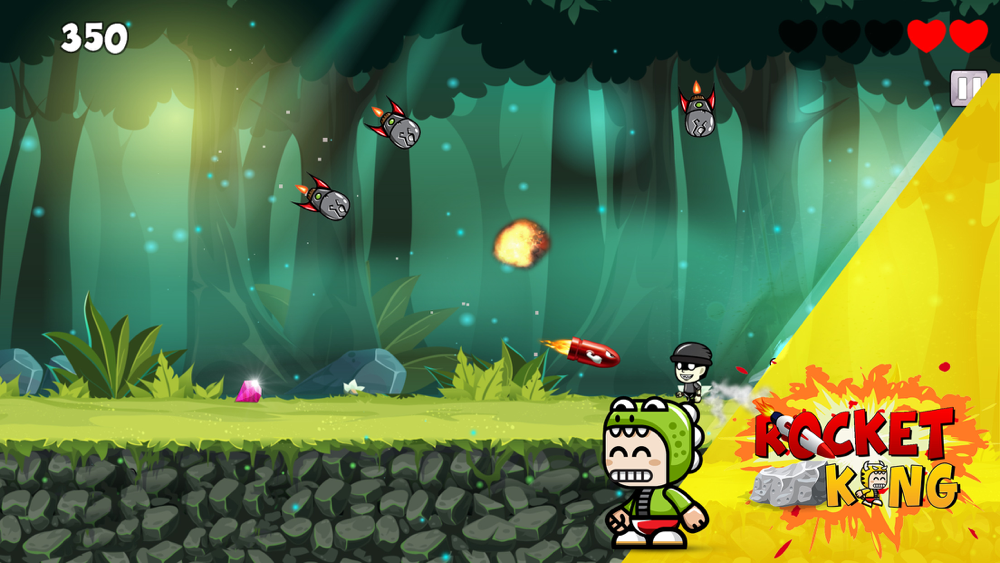Pause the game with the pause button
Viewport: 1000px width, 563px height.
(967, 89)
